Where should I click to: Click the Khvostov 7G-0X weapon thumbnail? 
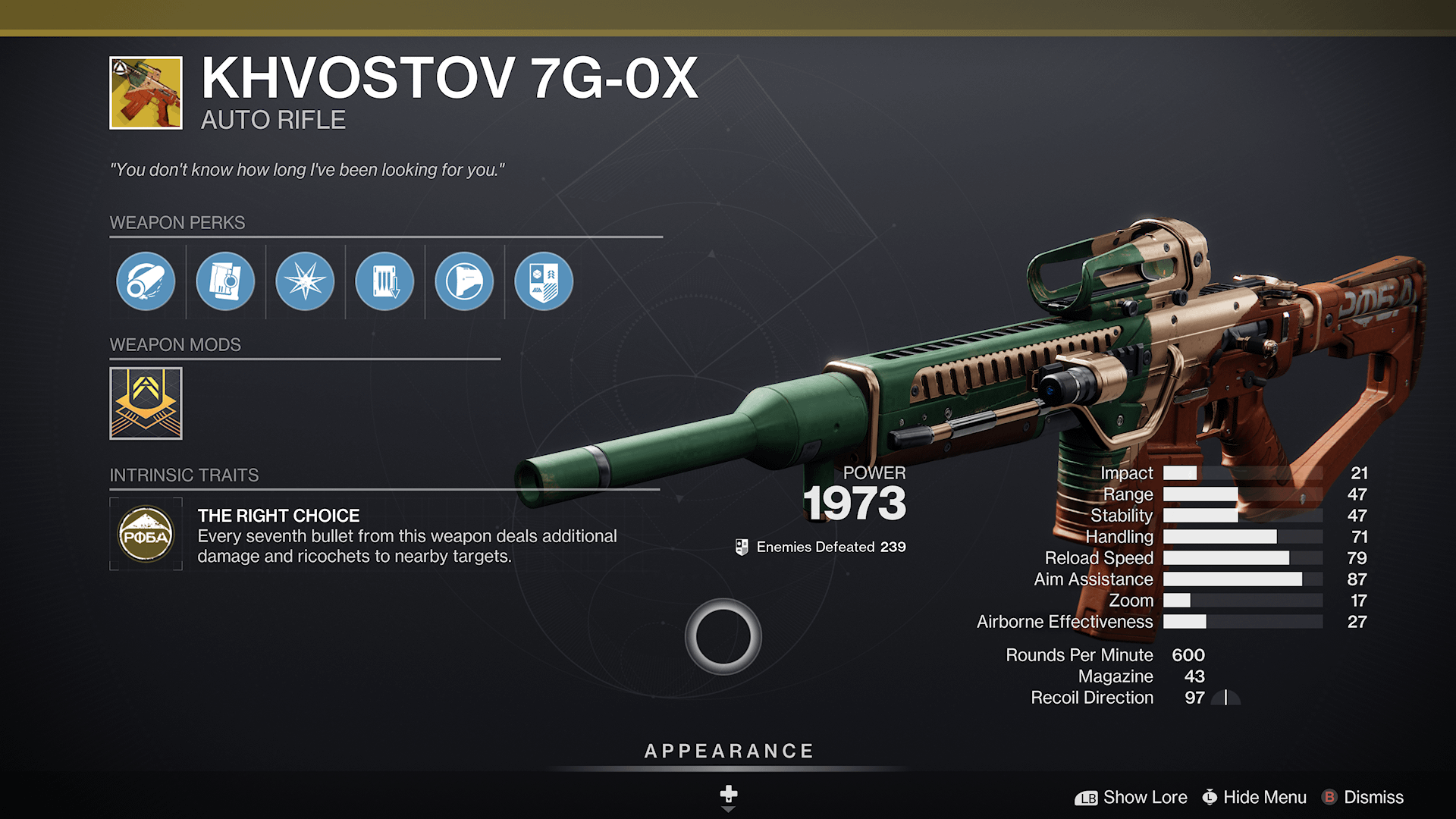tap(144, 93)
